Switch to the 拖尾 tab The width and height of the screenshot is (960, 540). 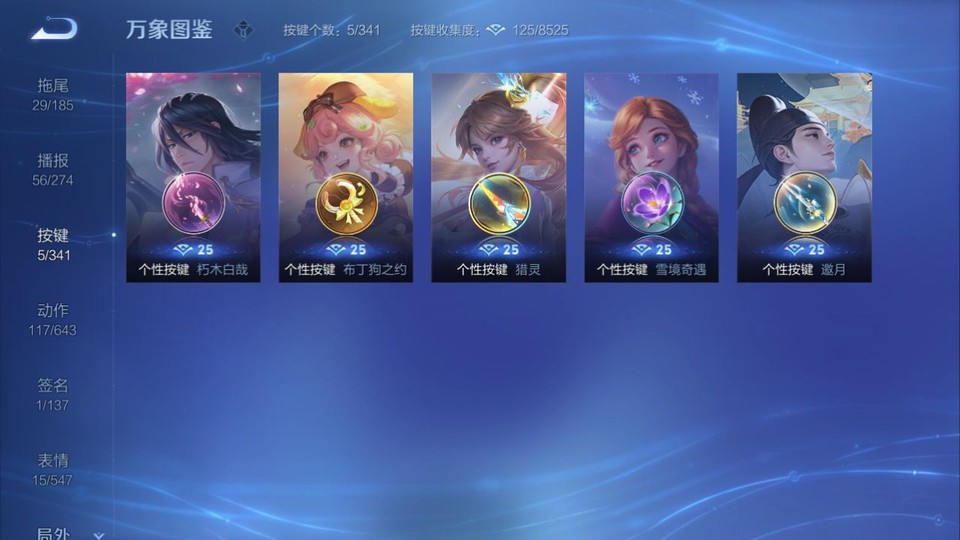tap(53, 94)
